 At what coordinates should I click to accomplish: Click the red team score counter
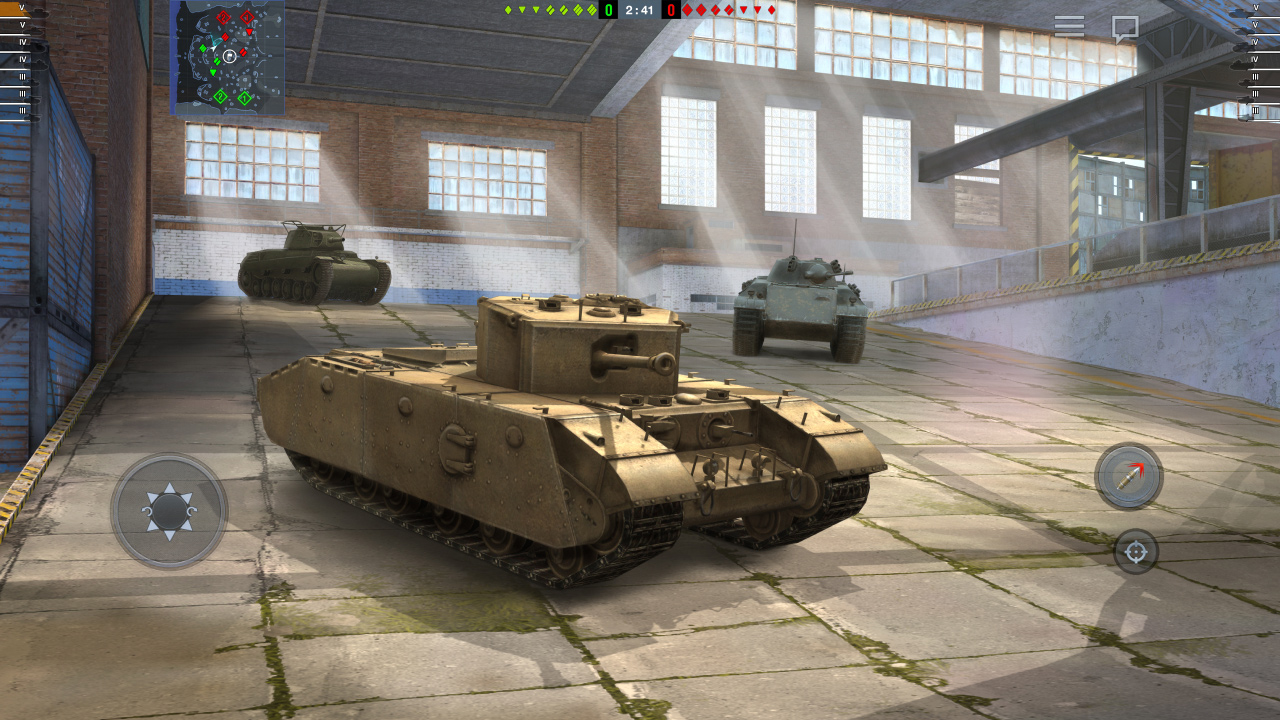(671, 11)
